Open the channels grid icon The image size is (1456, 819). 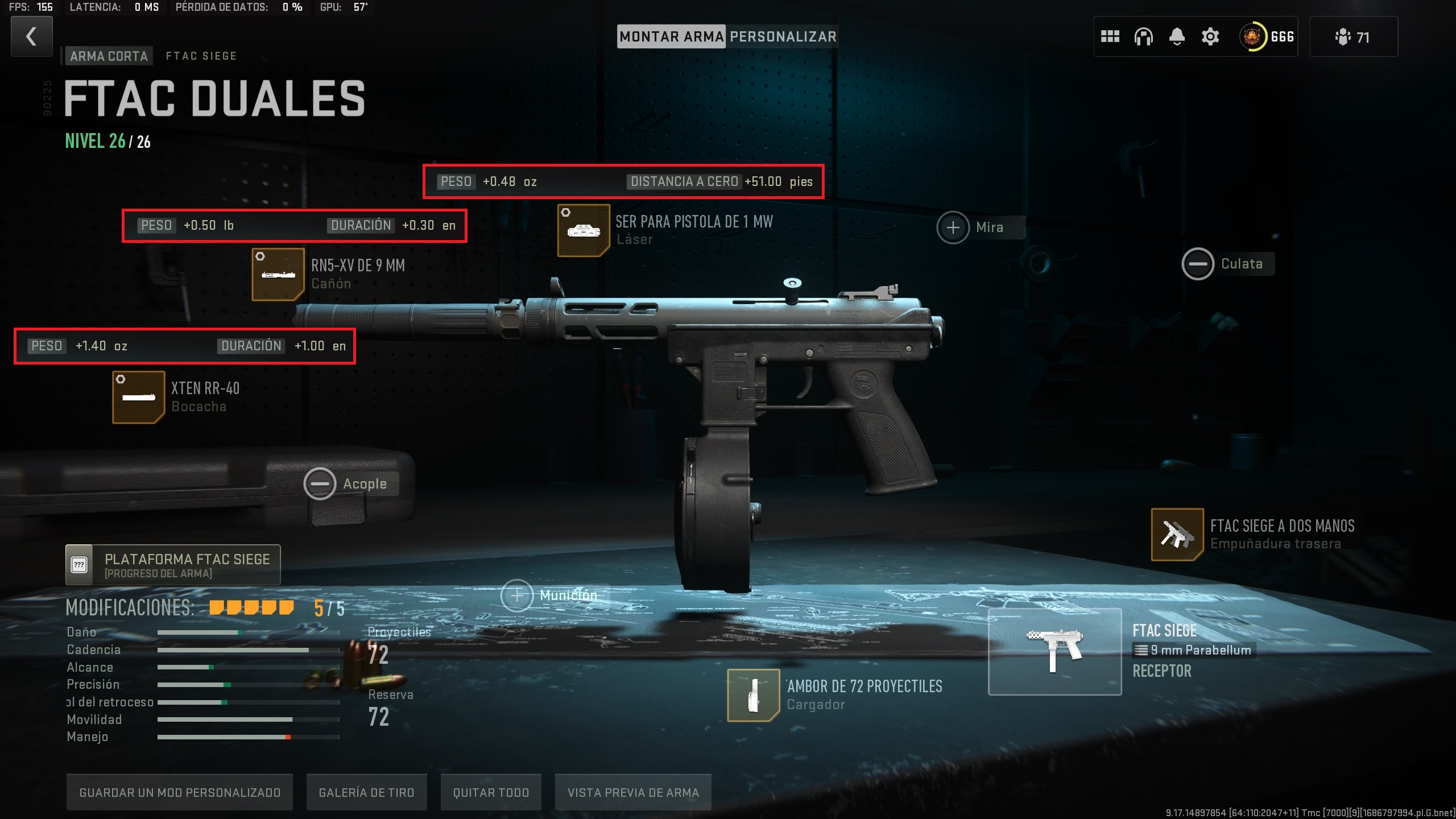(1110, 36)
